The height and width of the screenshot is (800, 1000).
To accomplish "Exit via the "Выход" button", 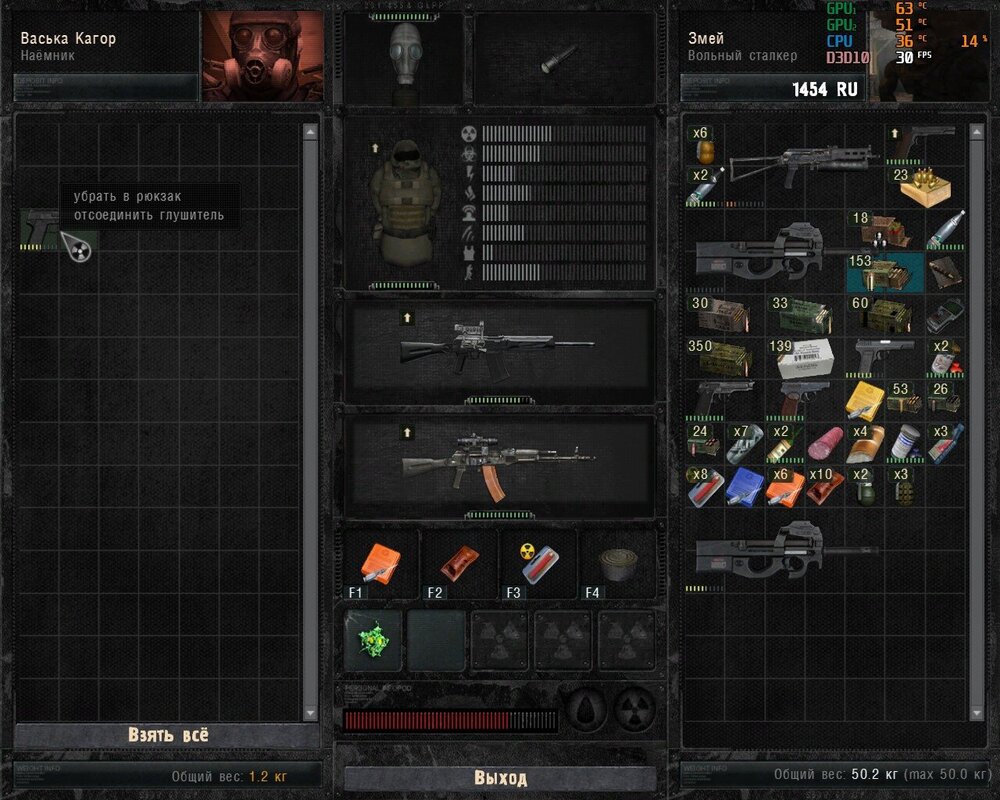I will coord(500,778).
